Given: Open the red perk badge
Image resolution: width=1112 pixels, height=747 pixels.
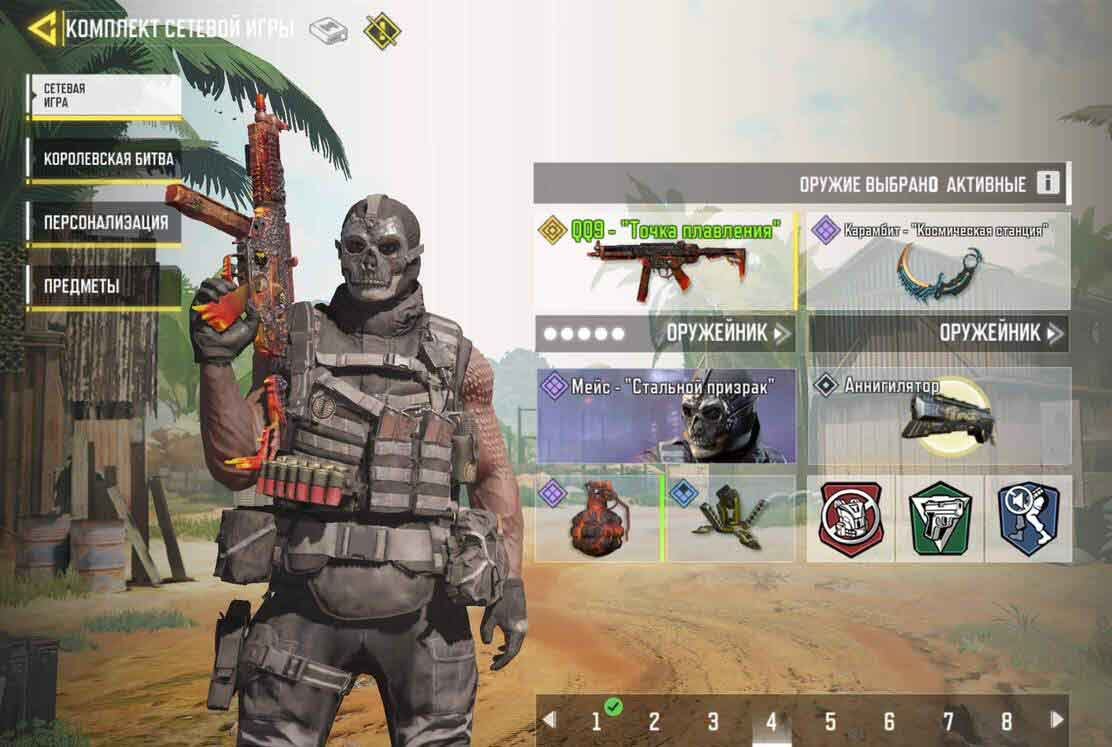Looking at the screenshot, I should (x=850, y=518).
